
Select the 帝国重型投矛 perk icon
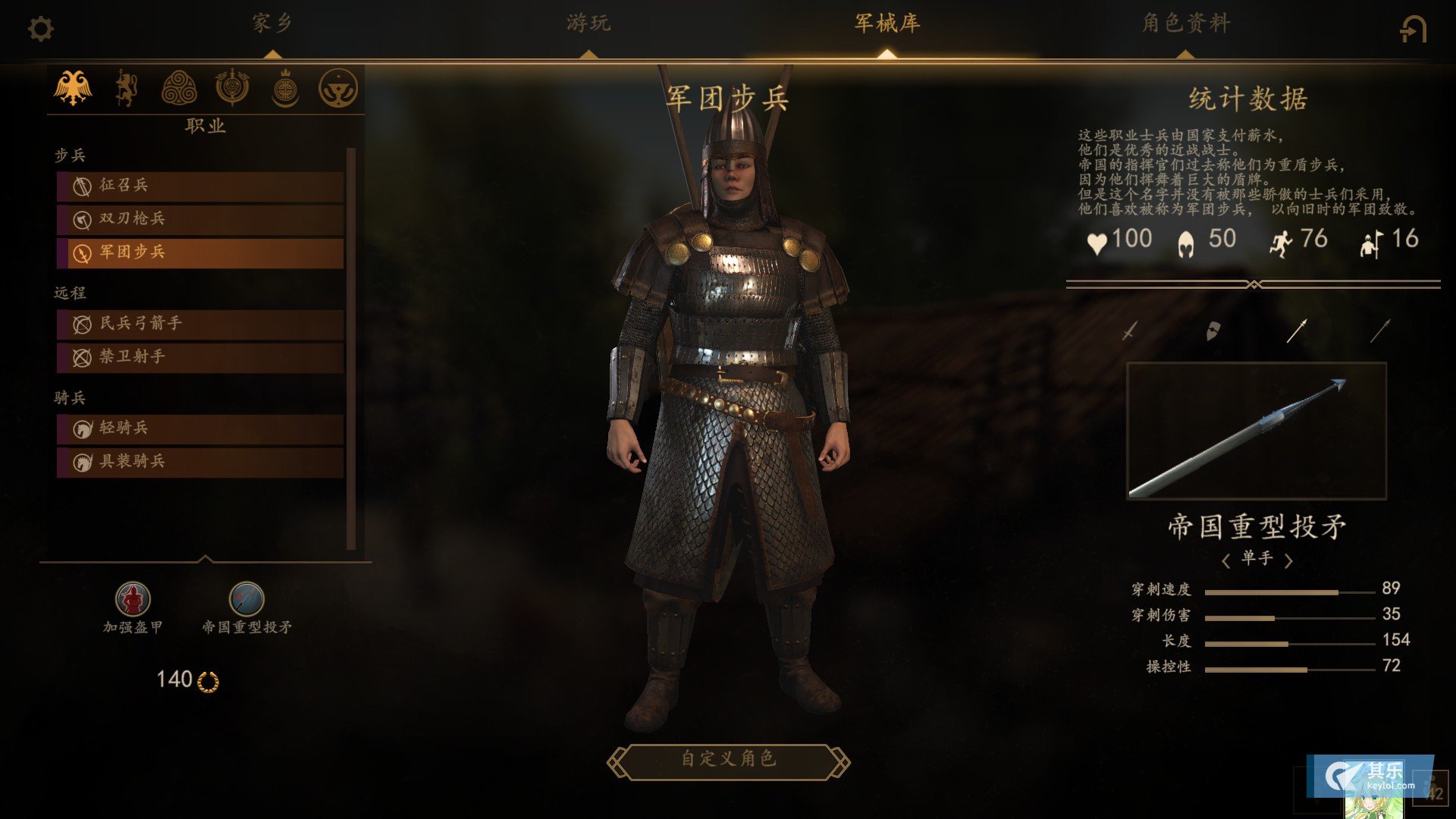[246, 600]
